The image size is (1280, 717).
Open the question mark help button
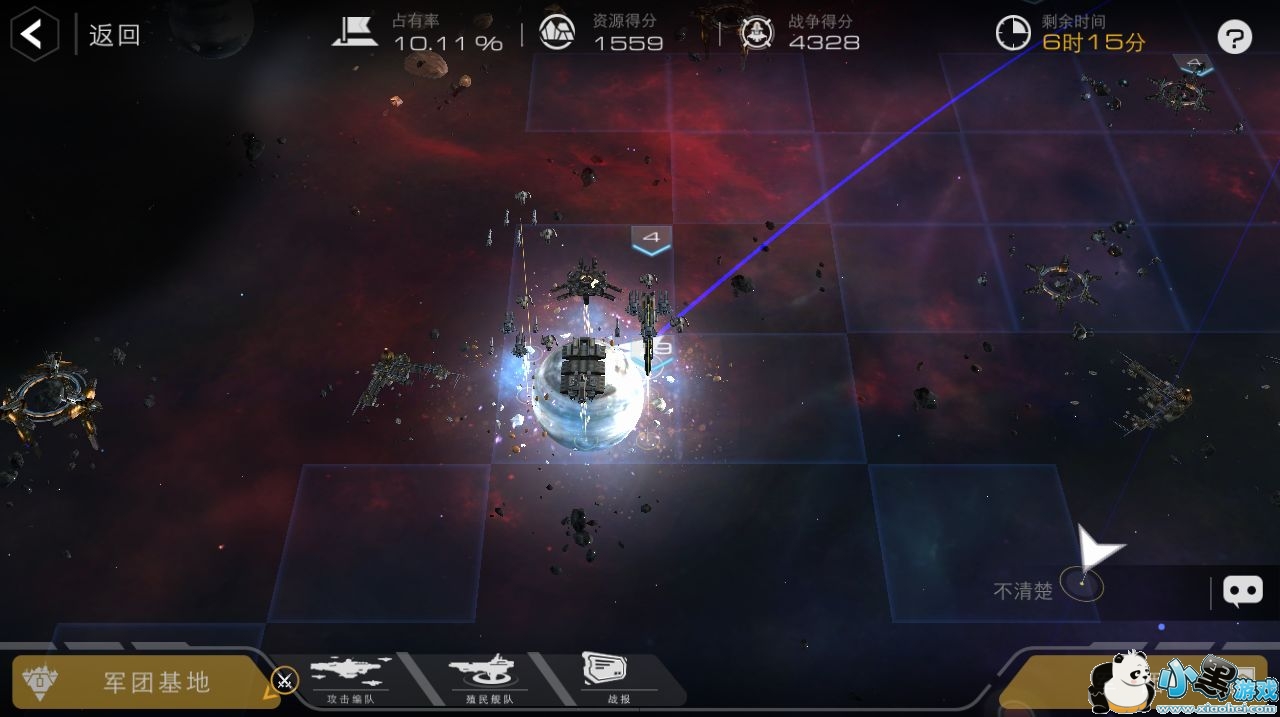[1235, 38]
